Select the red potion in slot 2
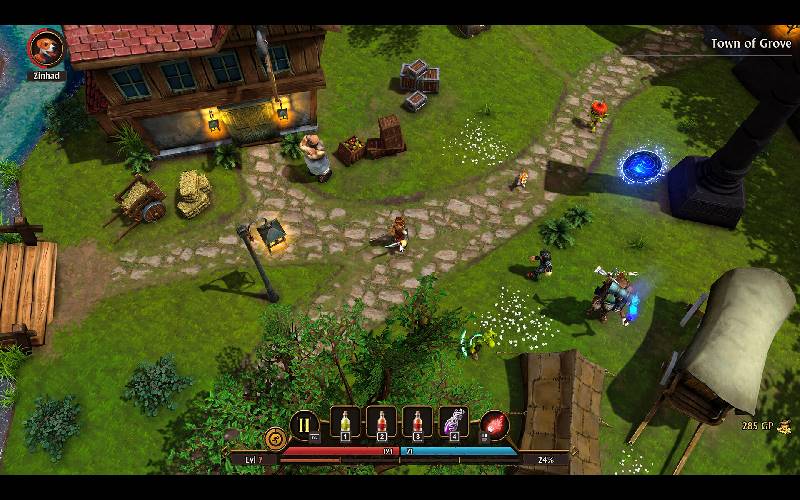This screenshot has width=800, height=500. point(381,424)
